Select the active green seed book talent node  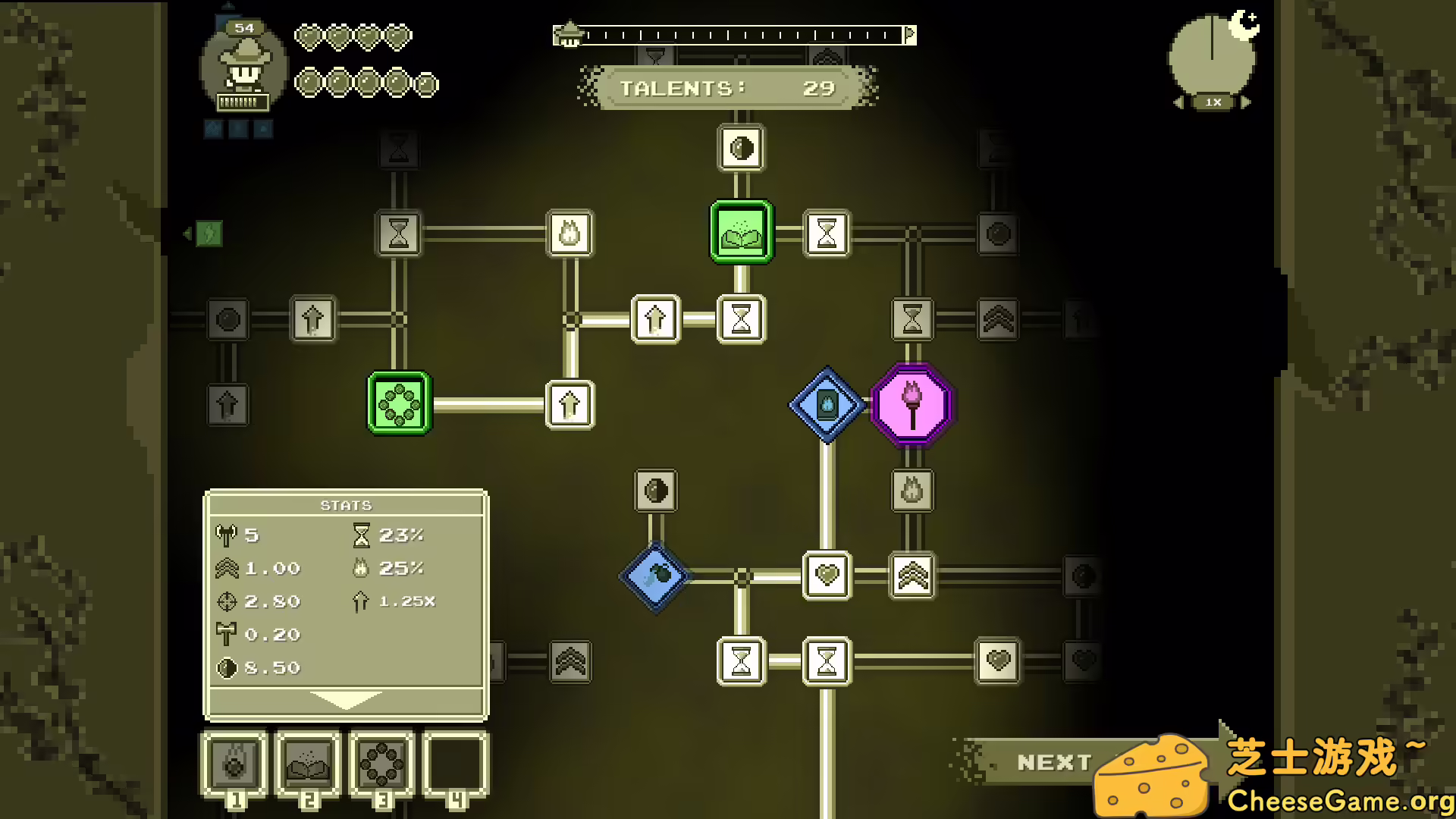coord(741,231)
